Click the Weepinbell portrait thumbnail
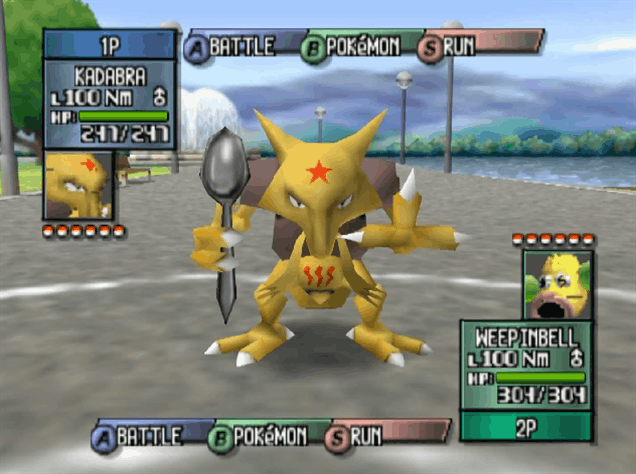 [x=557, y=284]
